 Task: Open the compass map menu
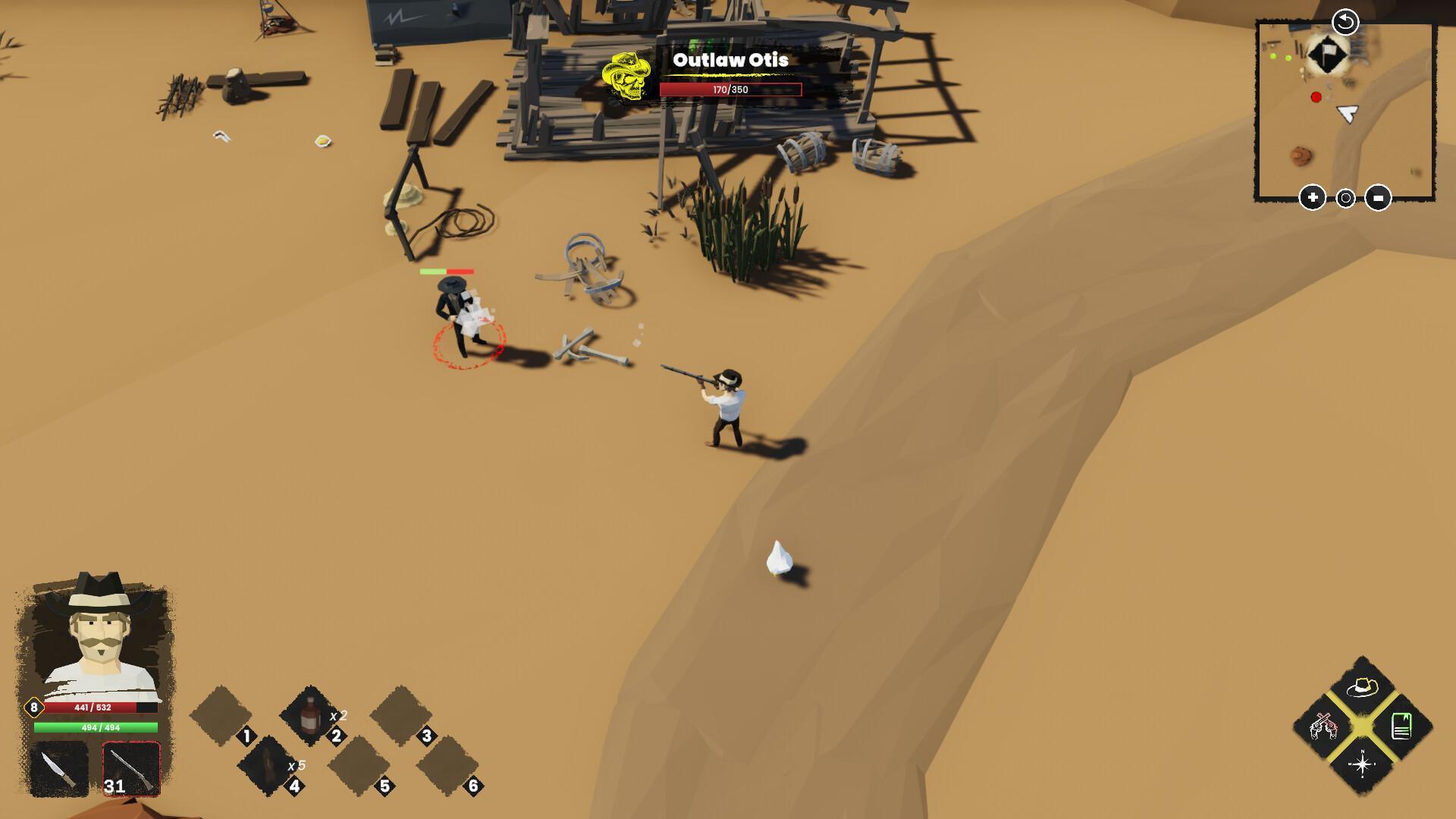pos(1362,764)
